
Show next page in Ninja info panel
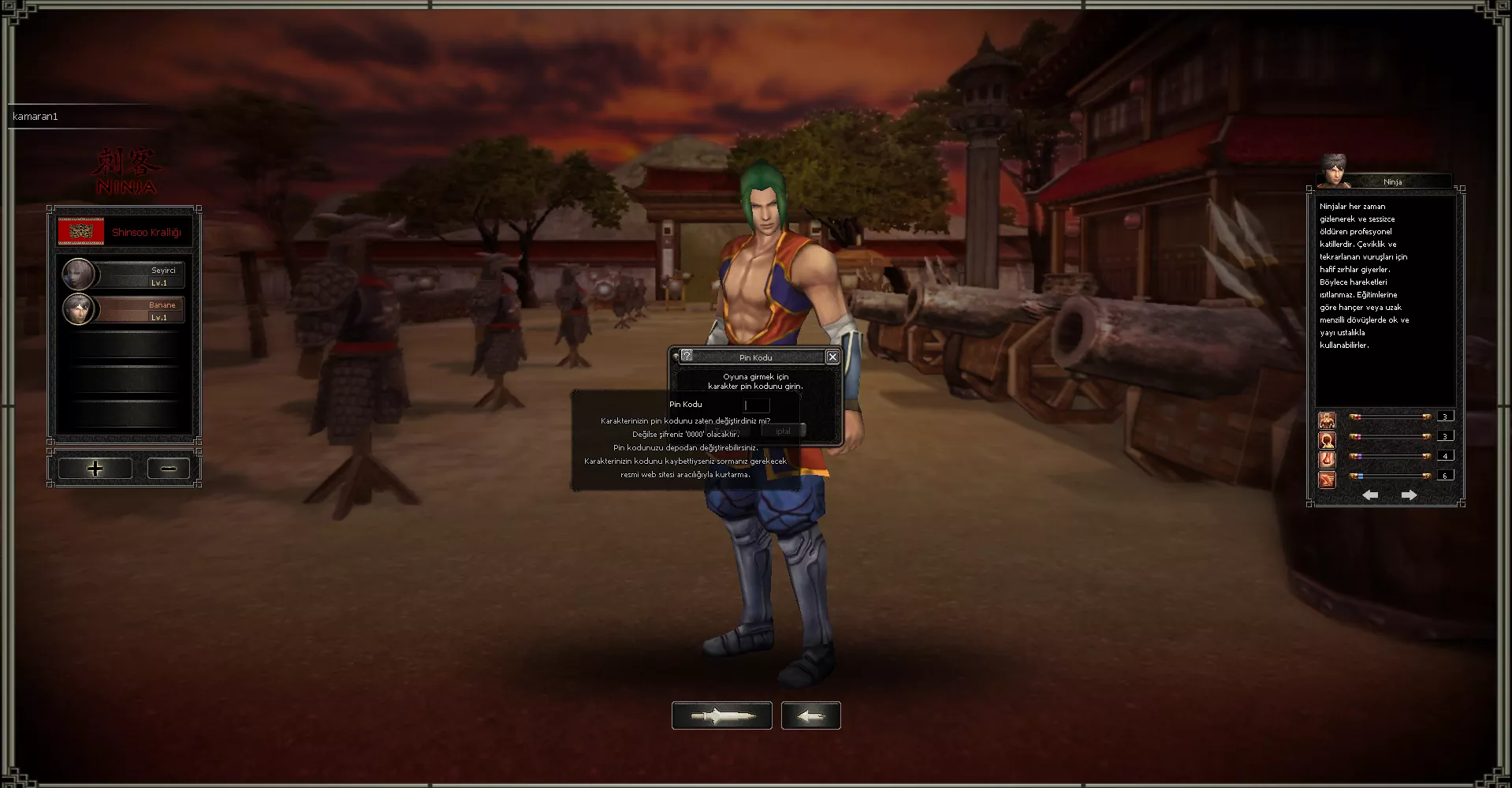[x=1409, y=495]
